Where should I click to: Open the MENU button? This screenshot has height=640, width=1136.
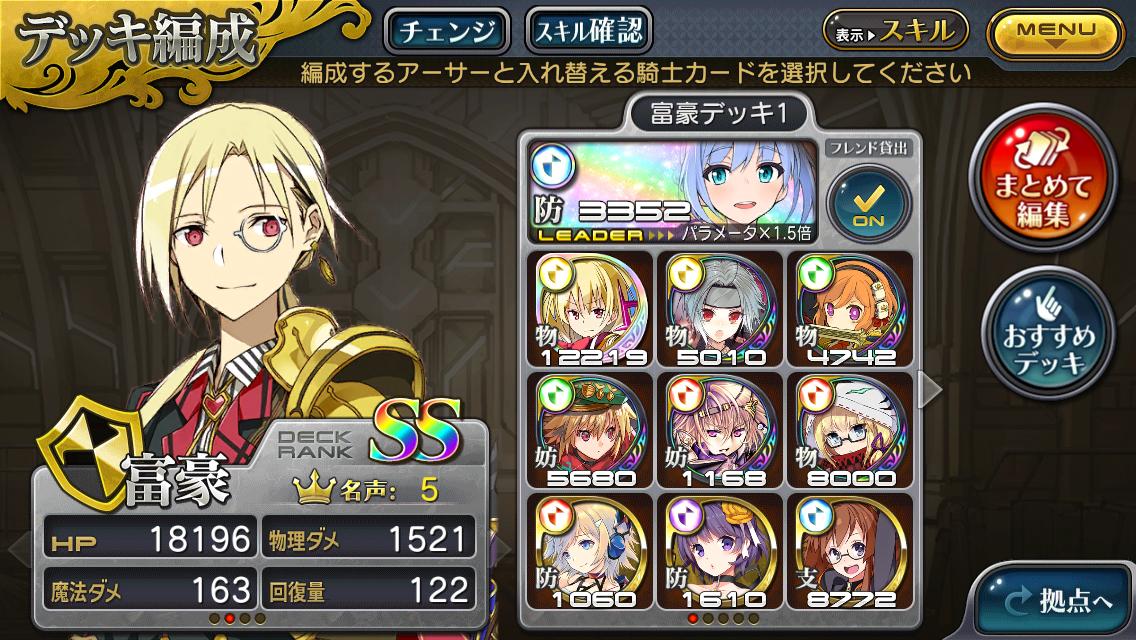[1056, 32]
